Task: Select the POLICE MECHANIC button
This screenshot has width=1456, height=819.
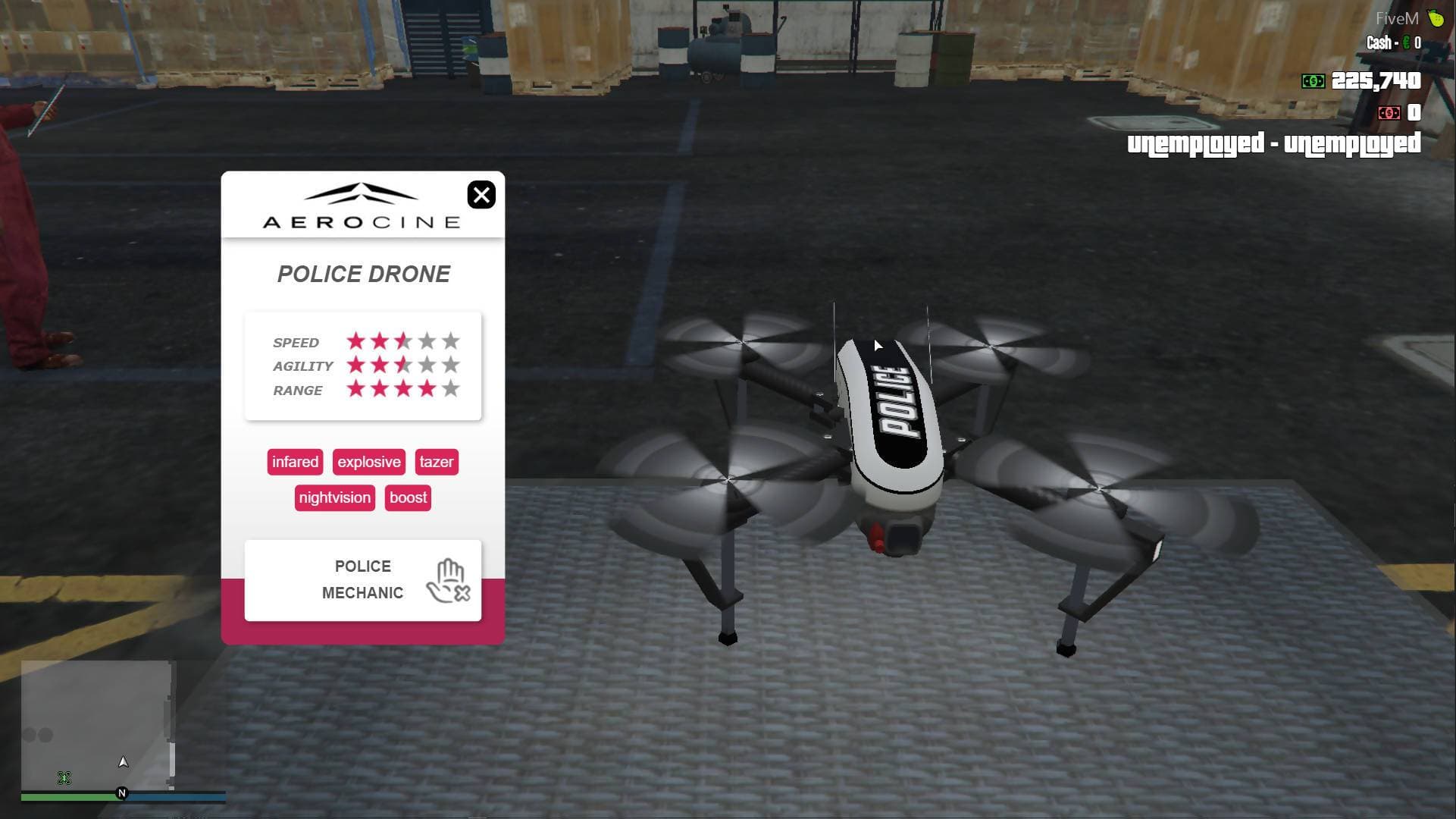Action: 363,579
